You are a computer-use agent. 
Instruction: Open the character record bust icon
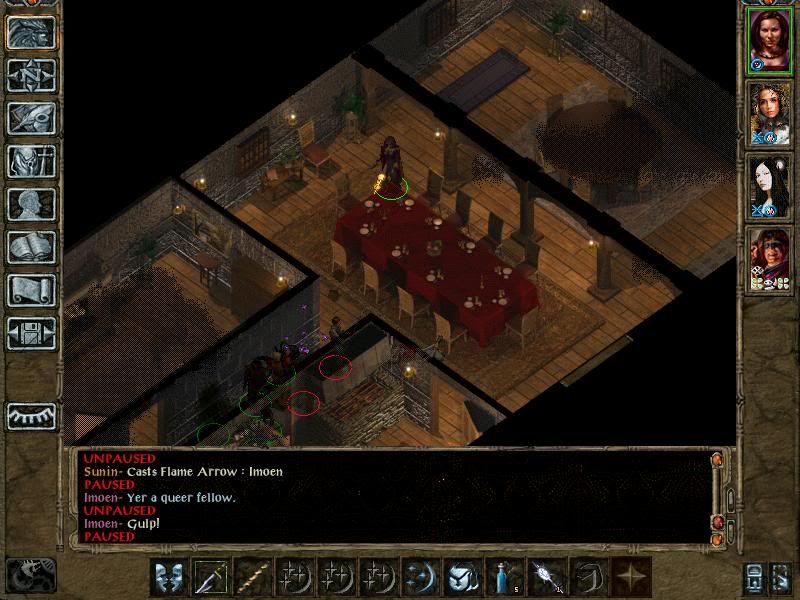pyautogui.click(x=31, y=204)
